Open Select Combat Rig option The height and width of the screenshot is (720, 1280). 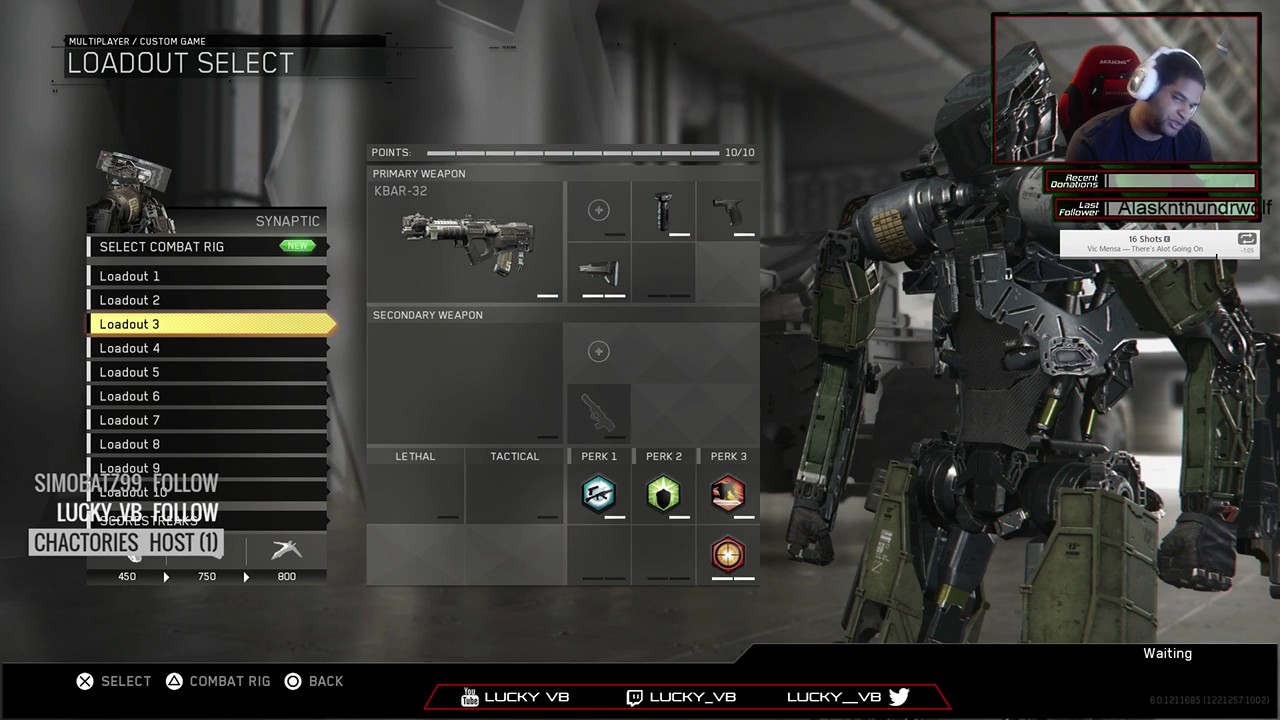click(x=207, y=247)
